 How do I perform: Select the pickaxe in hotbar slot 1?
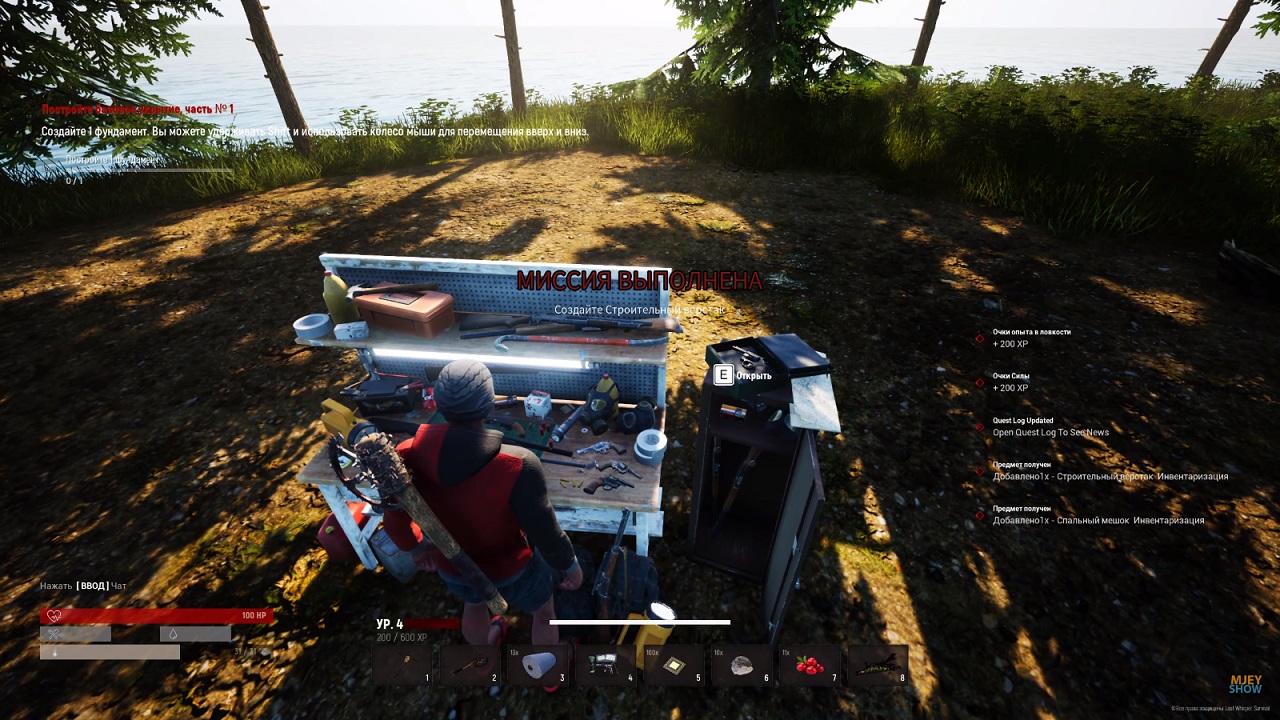click(x=402, y=665)
